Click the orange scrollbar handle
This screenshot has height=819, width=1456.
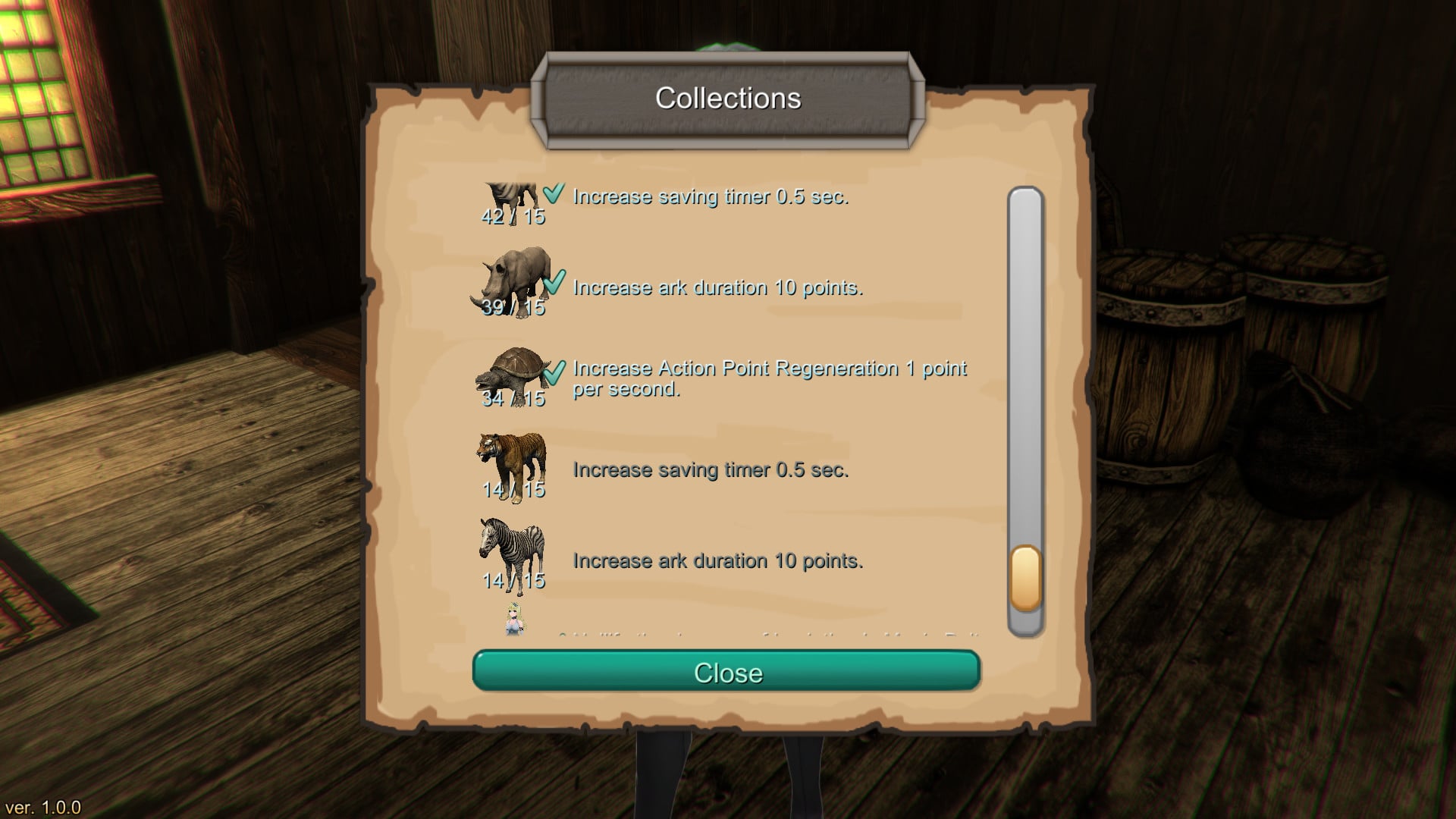click(1025, 578)
